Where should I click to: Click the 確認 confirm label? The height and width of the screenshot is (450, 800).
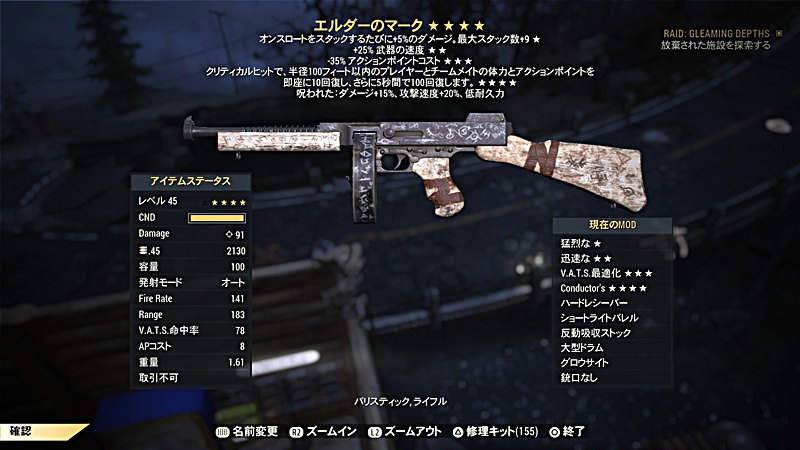(21, 430)
